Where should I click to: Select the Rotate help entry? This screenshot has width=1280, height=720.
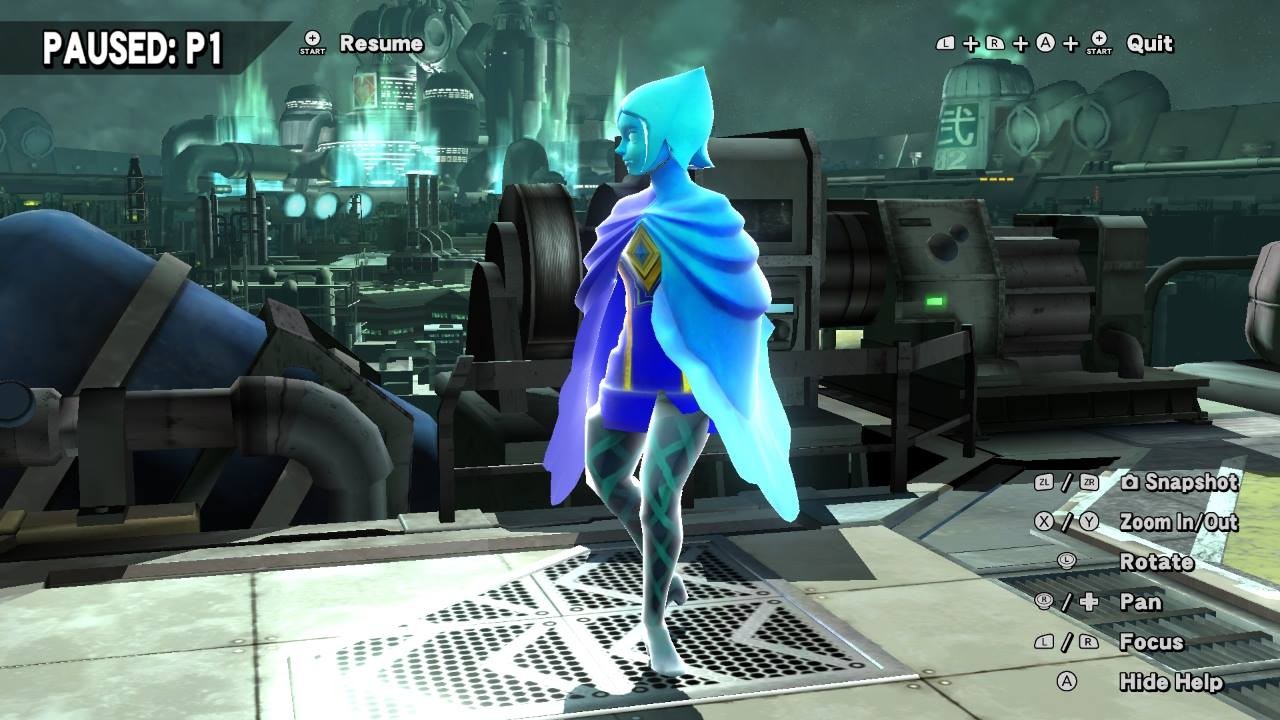coord(1157,562)
